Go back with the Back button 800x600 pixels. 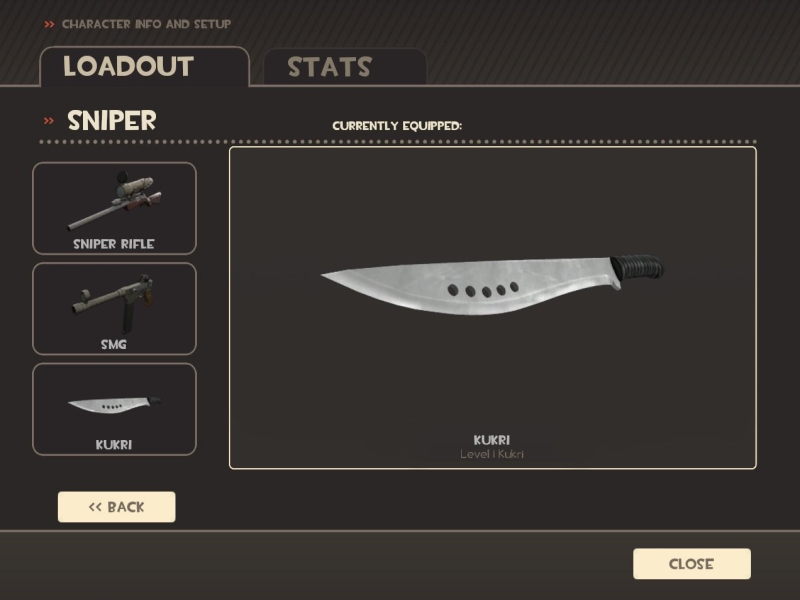[116, 507]
